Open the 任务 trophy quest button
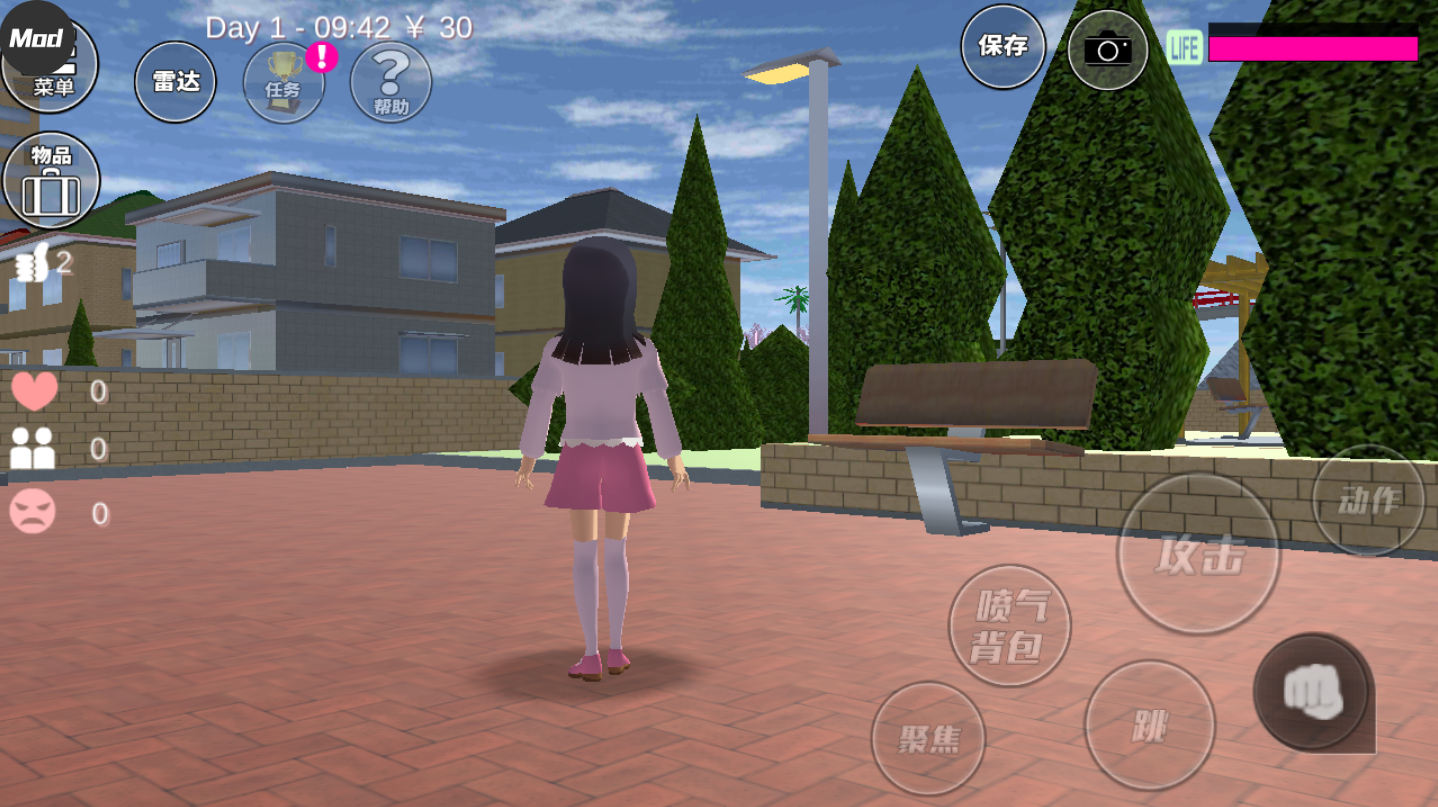 (x=284, y=83)
